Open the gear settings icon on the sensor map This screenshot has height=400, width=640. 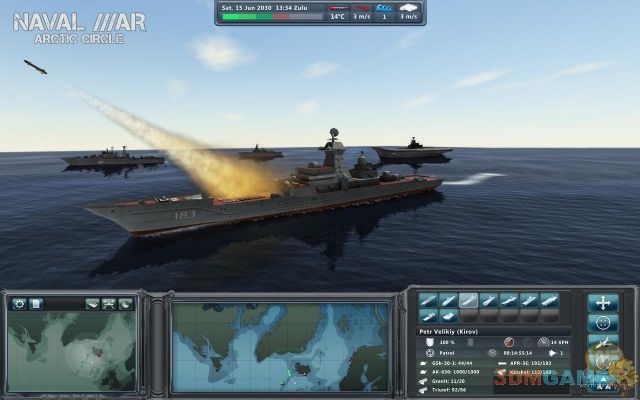tap(19, 303)
